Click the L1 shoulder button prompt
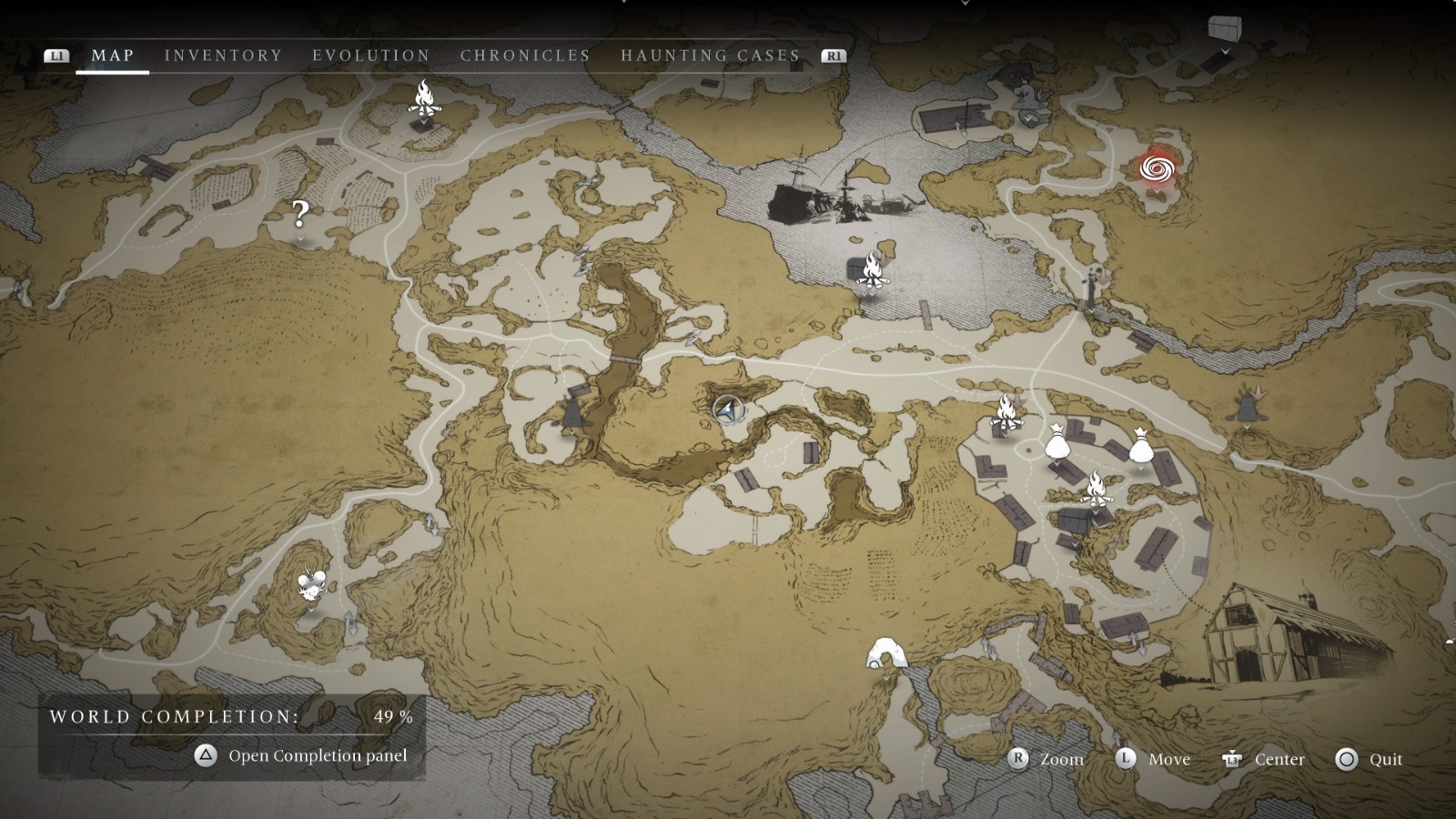1456x819 pixels. [57, 56]
